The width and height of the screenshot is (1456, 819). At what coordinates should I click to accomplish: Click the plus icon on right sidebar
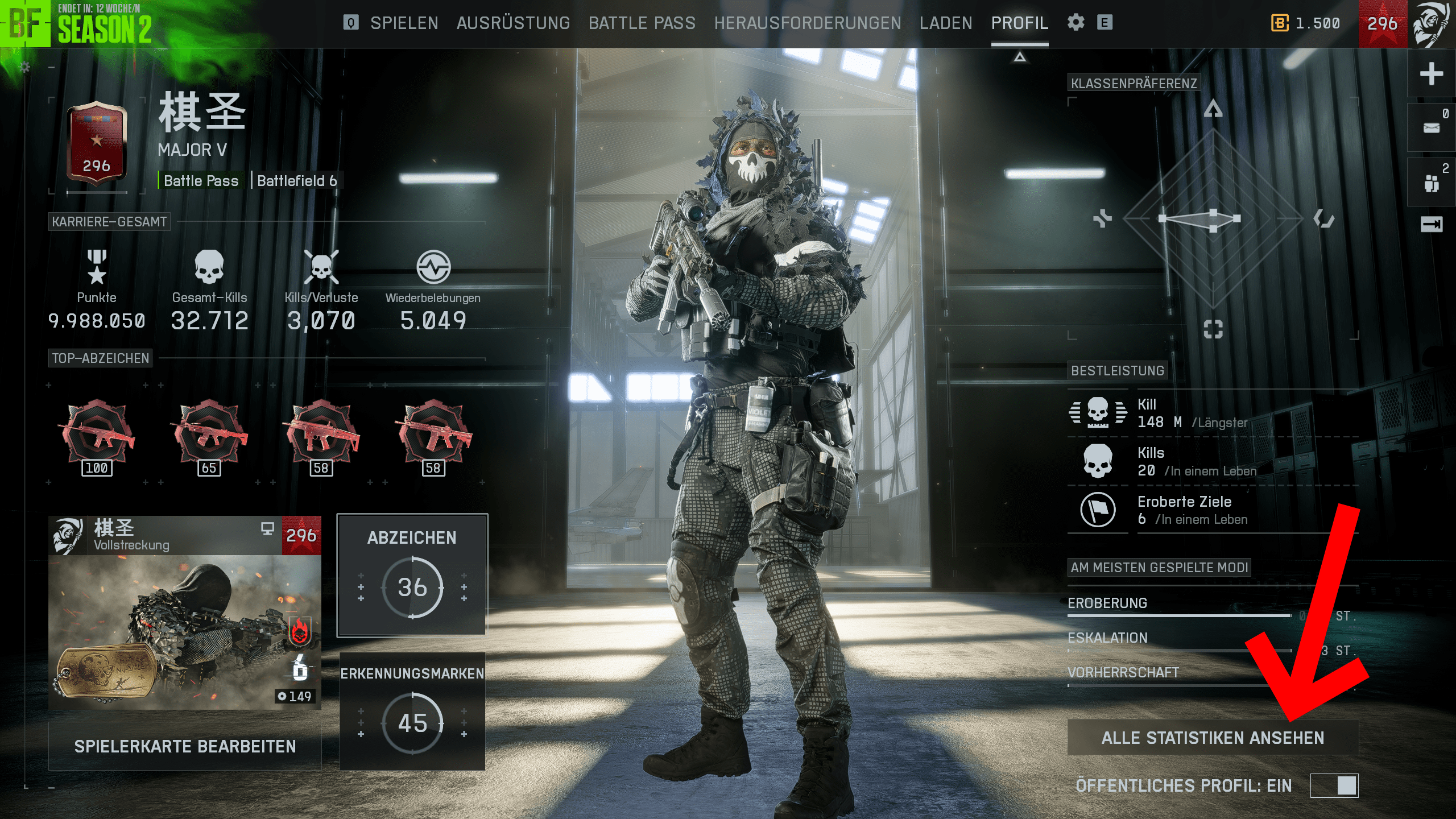click(x=1431, y=74)
